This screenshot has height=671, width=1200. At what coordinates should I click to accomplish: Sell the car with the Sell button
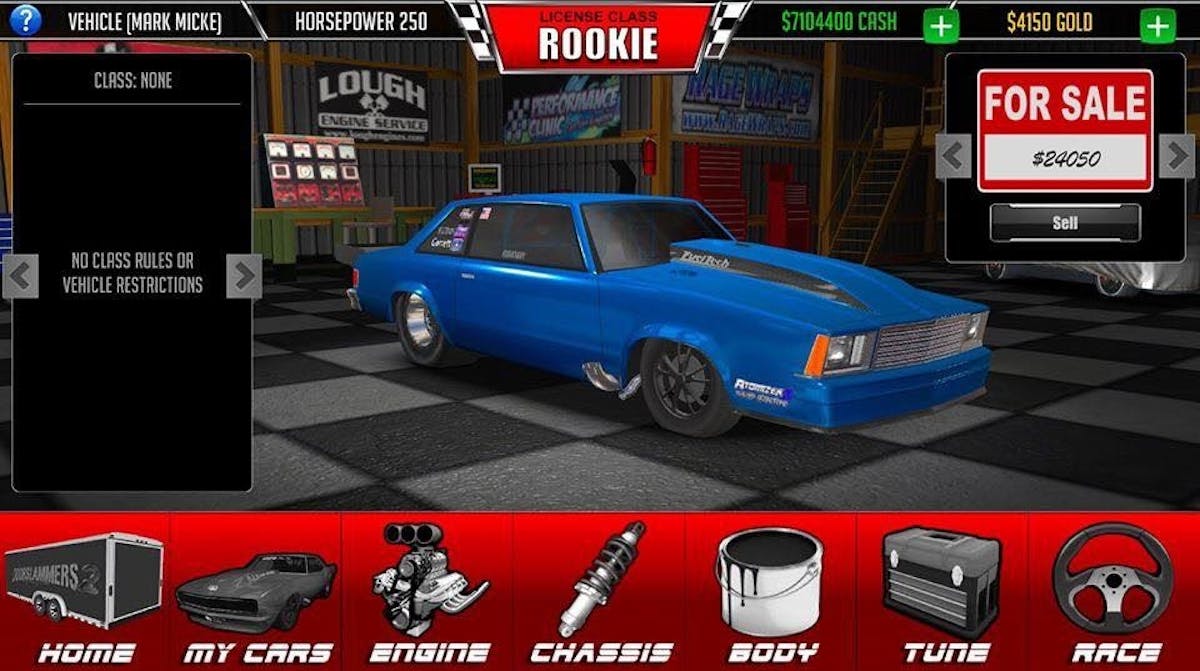1065,223
